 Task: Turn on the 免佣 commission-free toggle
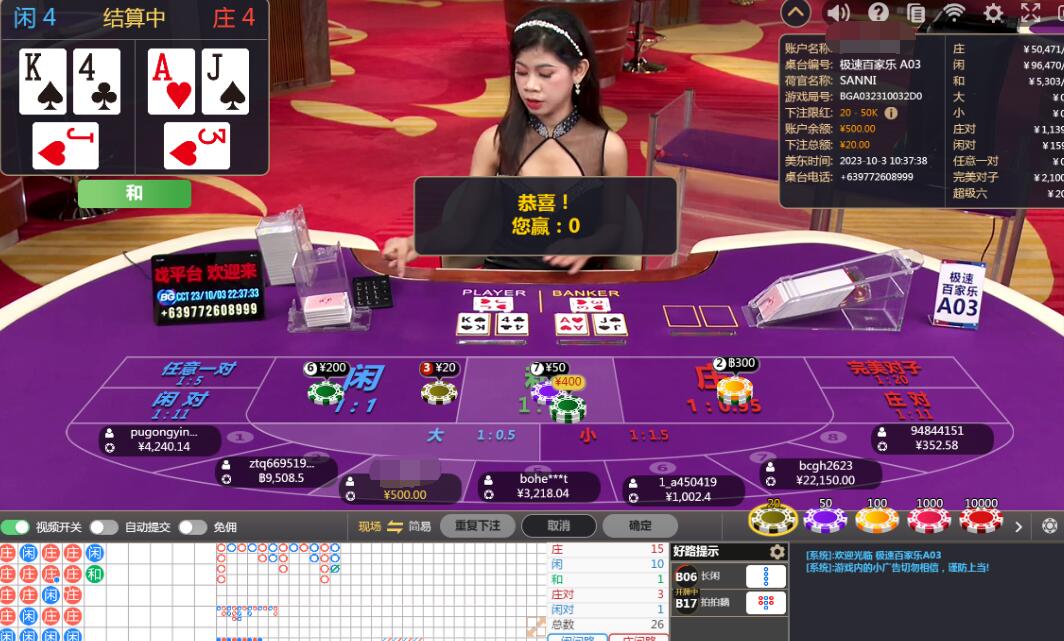(192, 527)
